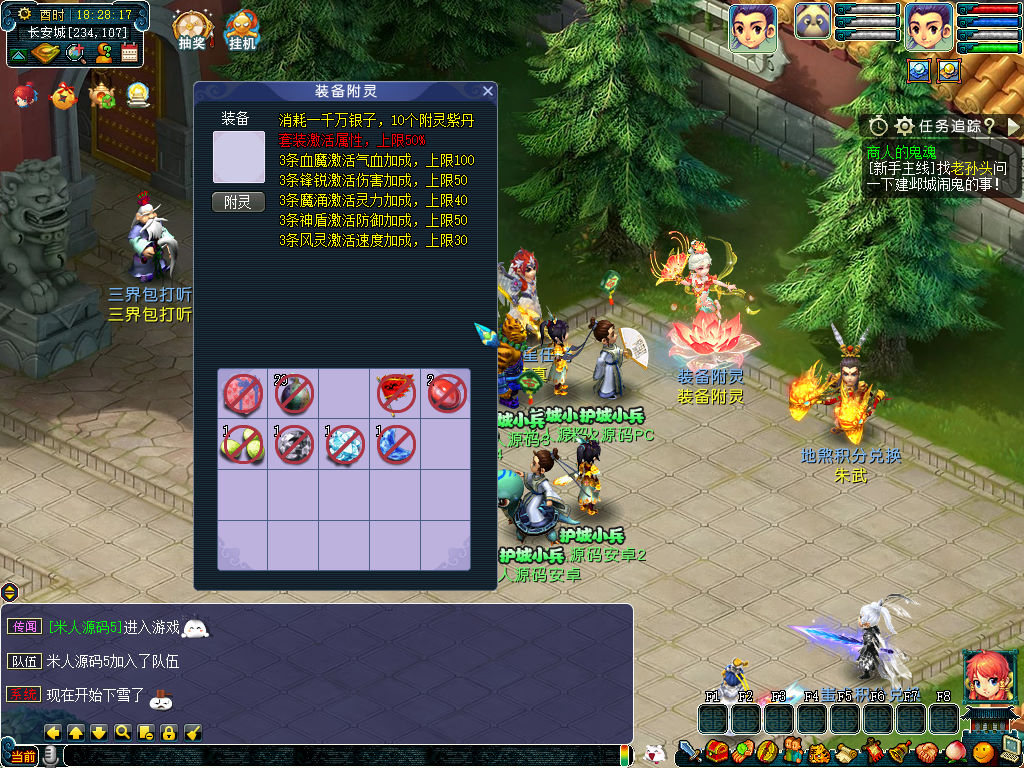The image size is (1024, 768).
Task: Open the 抽奖 lottery wheel
Action: (191, 30)
